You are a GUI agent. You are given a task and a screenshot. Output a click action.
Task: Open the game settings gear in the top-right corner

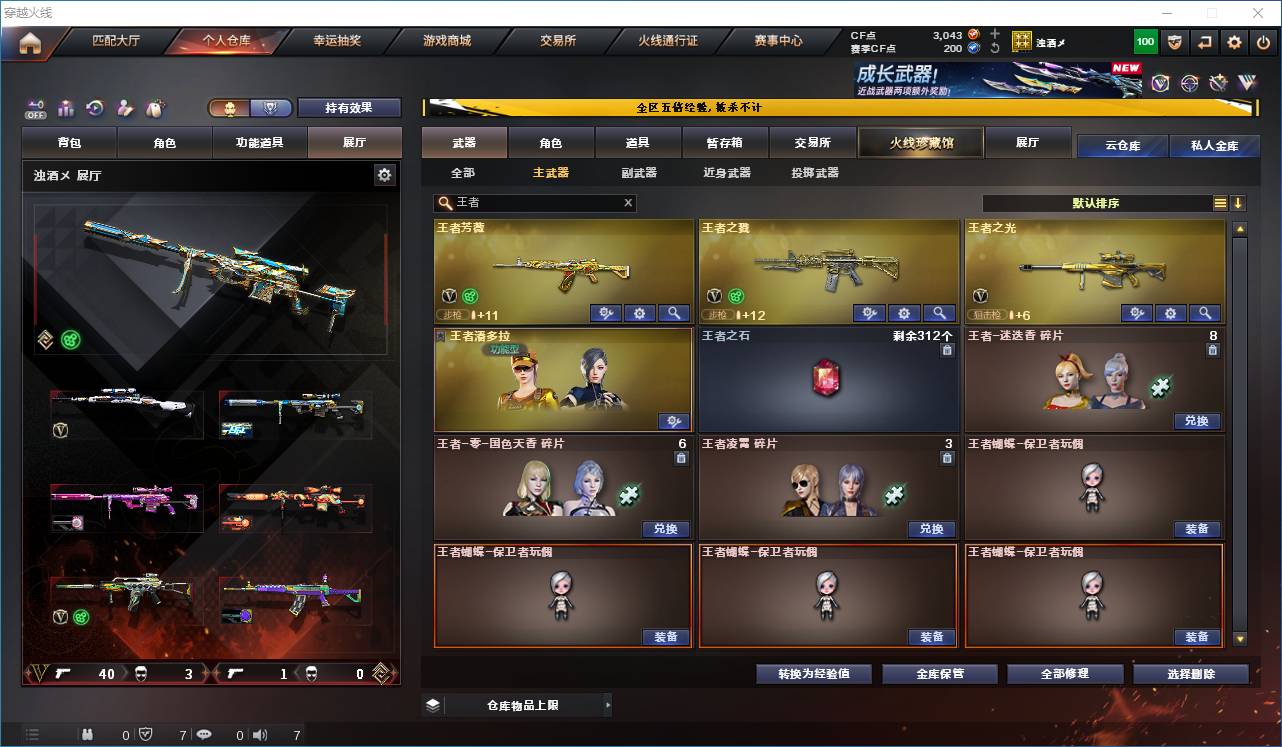1234,41
